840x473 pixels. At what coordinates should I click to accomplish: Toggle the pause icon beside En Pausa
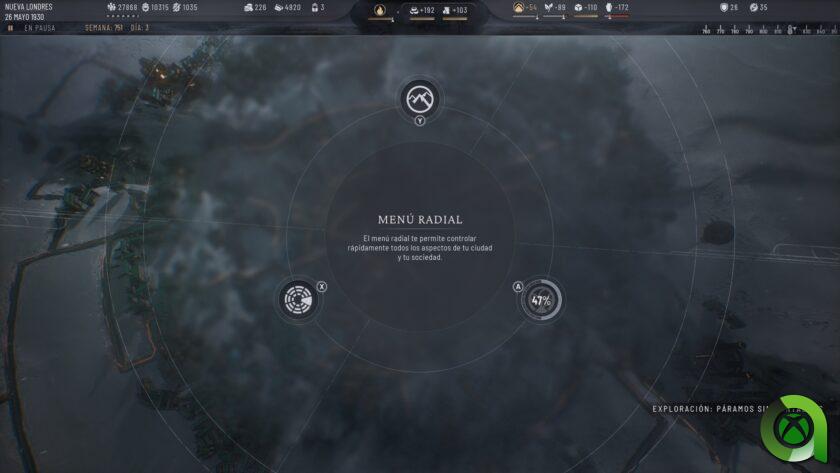coord(10,28)
